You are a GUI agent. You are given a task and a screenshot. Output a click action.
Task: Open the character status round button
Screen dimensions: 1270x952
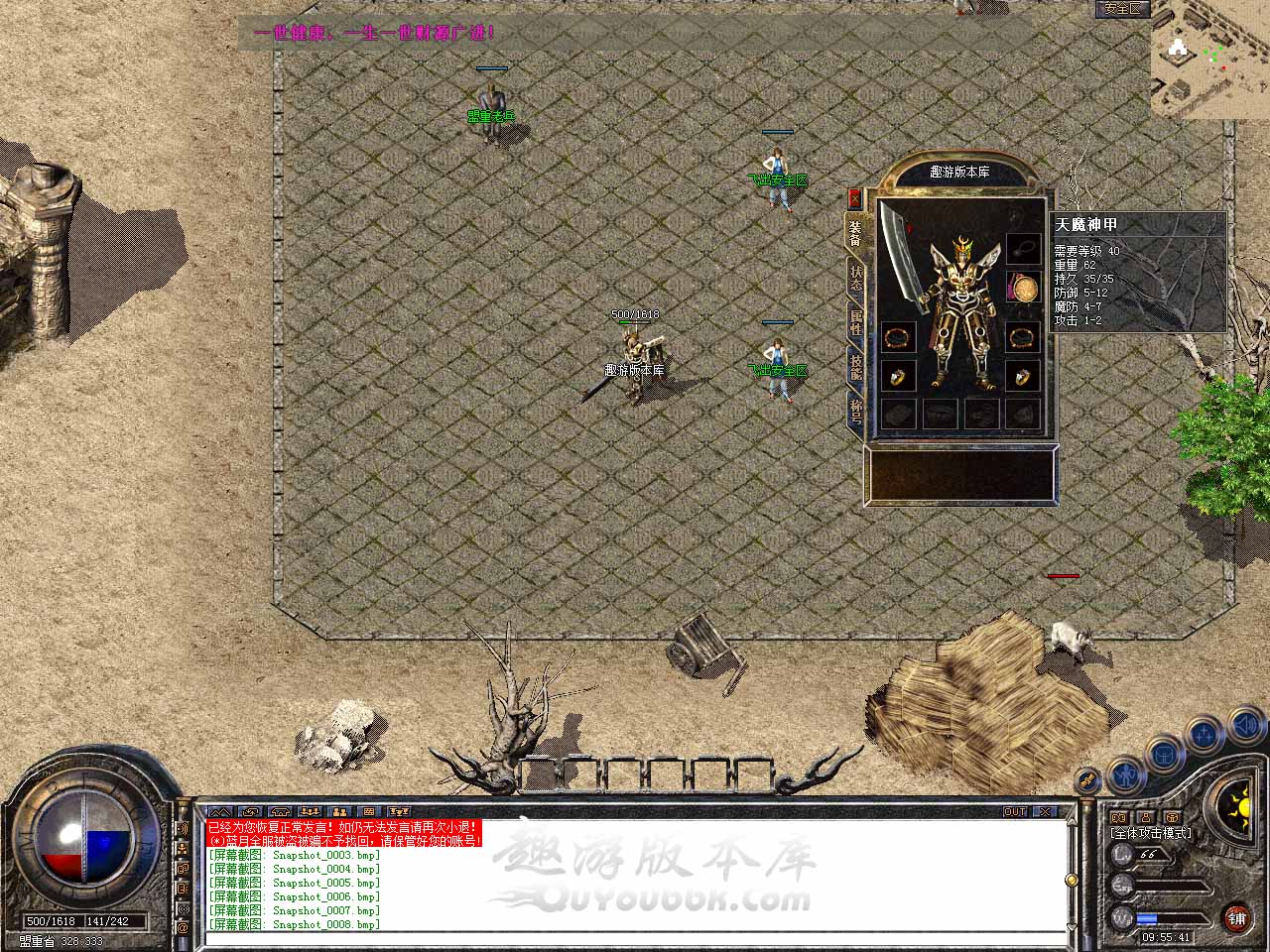(x=1124, y=773)
